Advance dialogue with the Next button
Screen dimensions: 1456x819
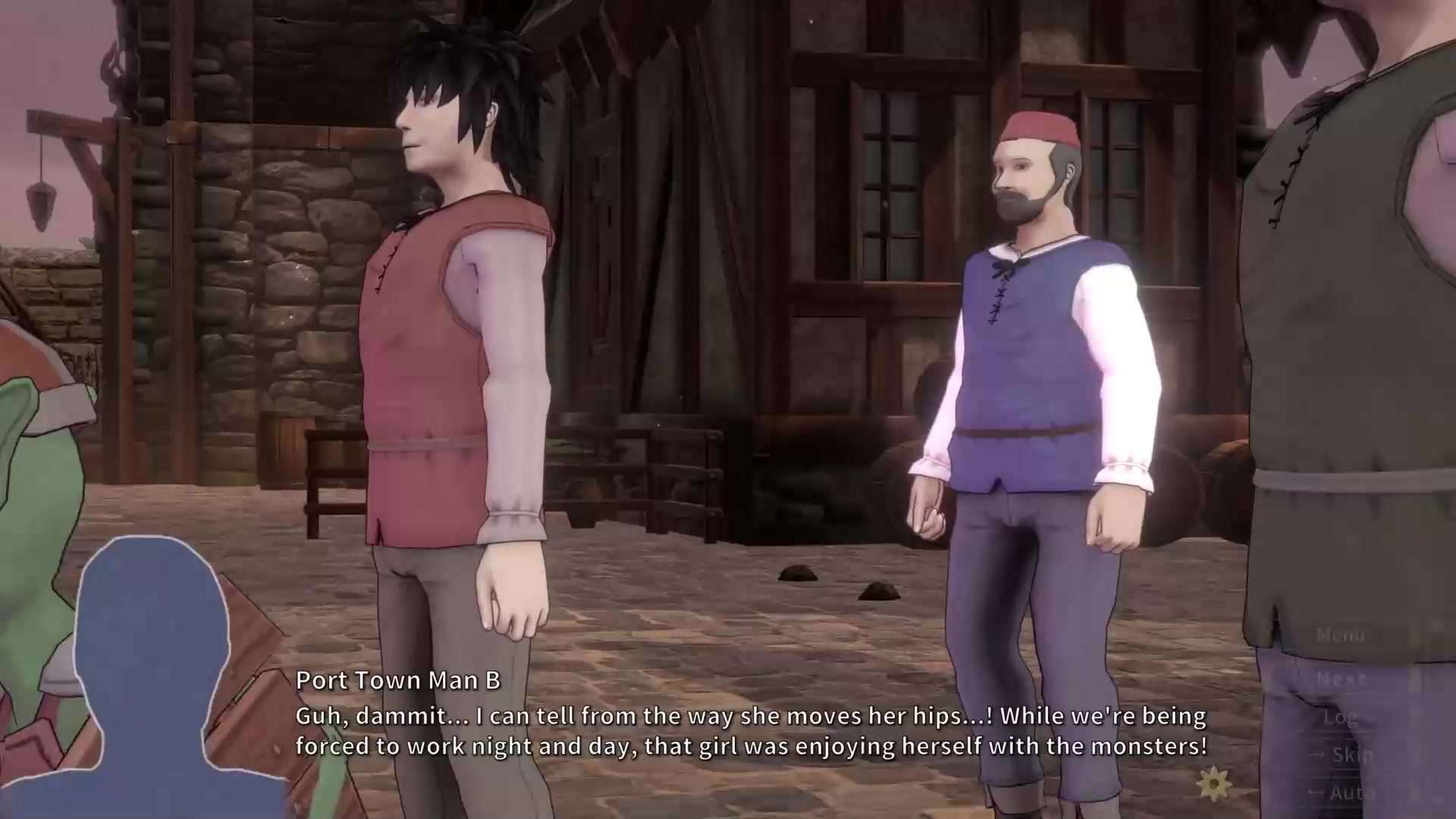click(x=1340, y=679)
